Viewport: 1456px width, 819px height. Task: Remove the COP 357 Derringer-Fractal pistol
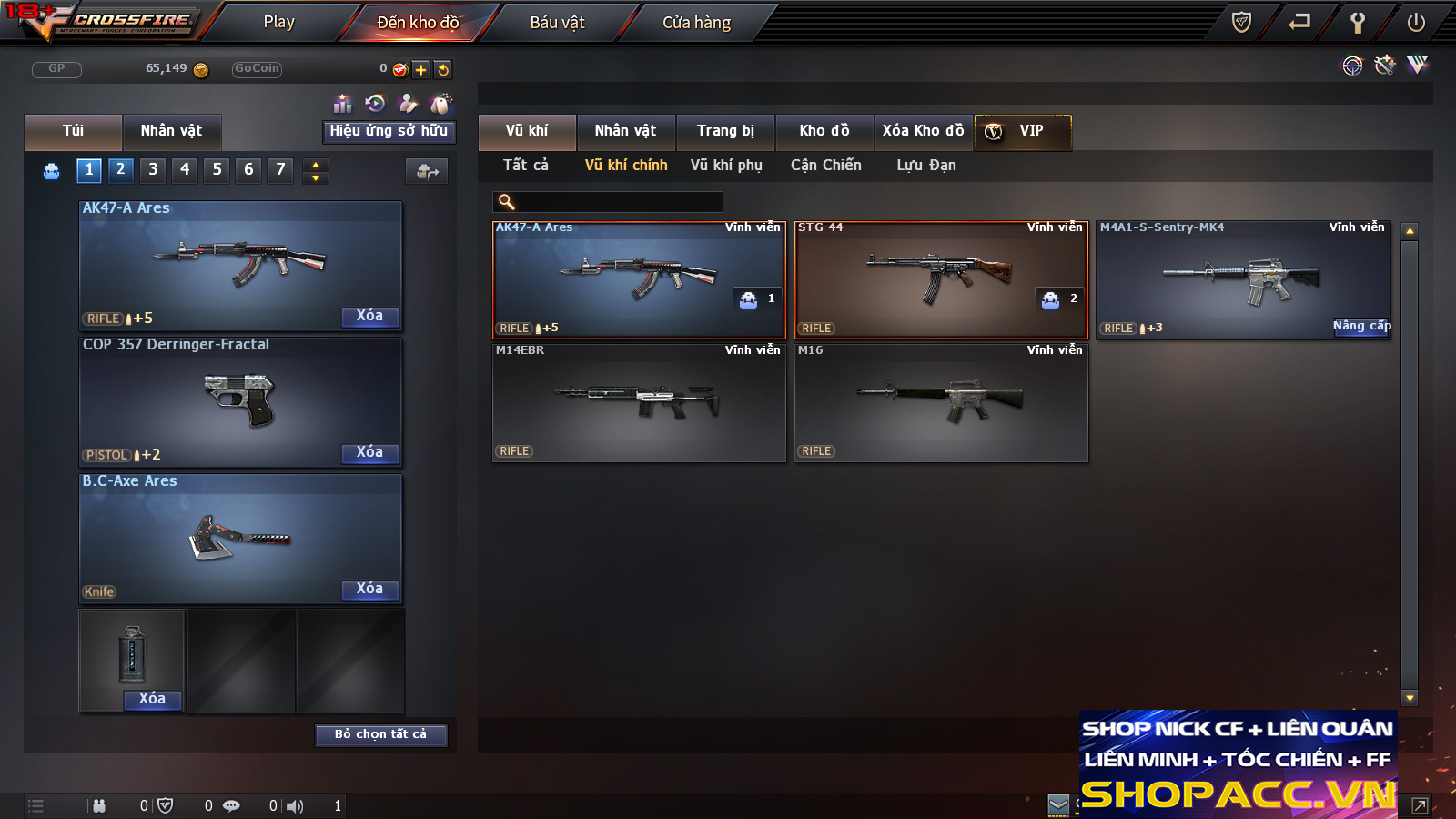[369, 452]
